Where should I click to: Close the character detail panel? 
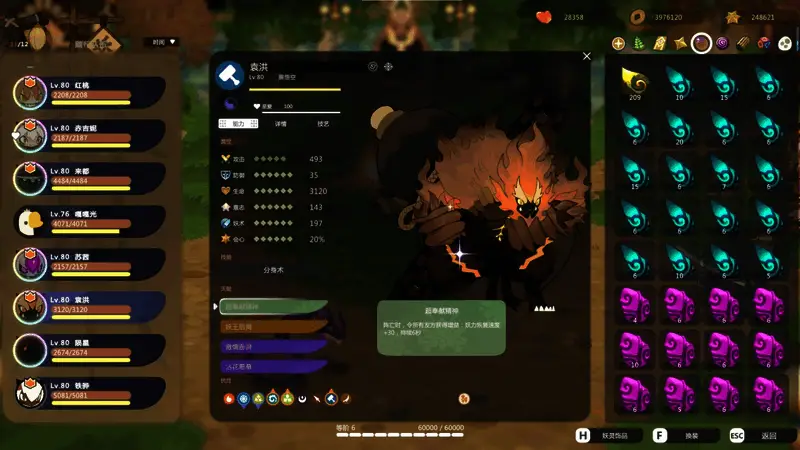coord(587,57)
